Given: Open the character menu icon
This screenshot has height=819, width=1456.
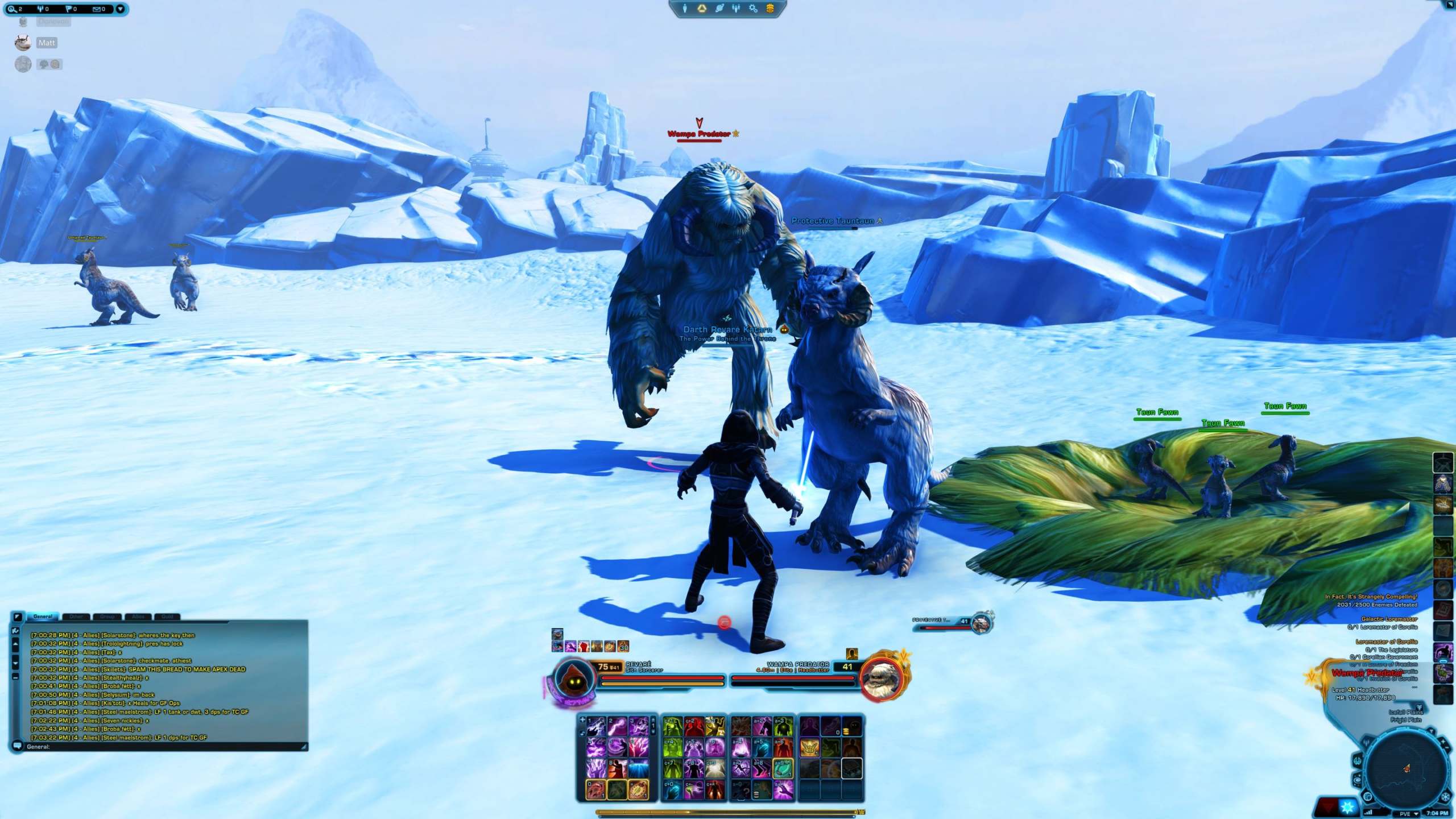Looking at the screenshot, I should pos(685,9).
